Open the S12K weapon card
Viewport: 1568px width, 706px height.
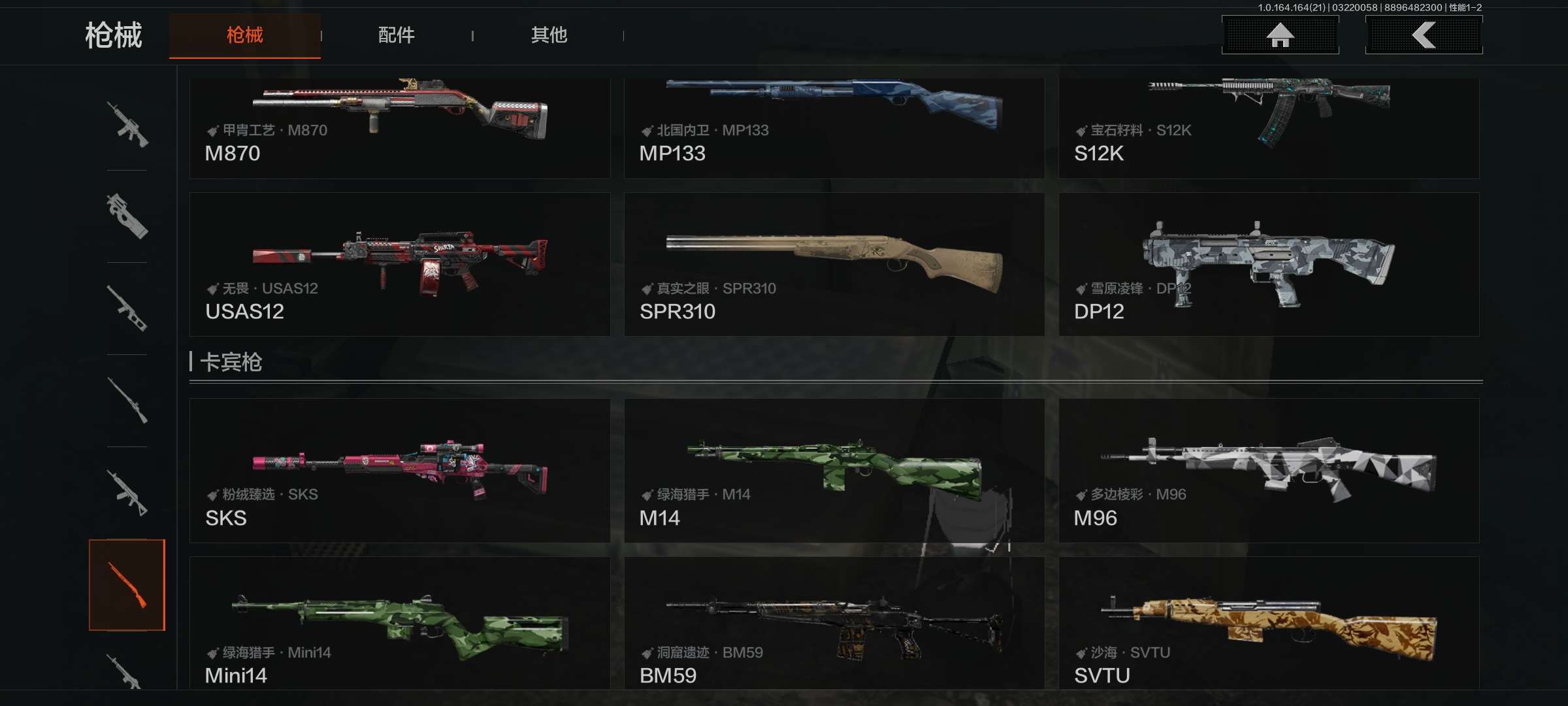pyautogui.click(x=1269, y=127)
